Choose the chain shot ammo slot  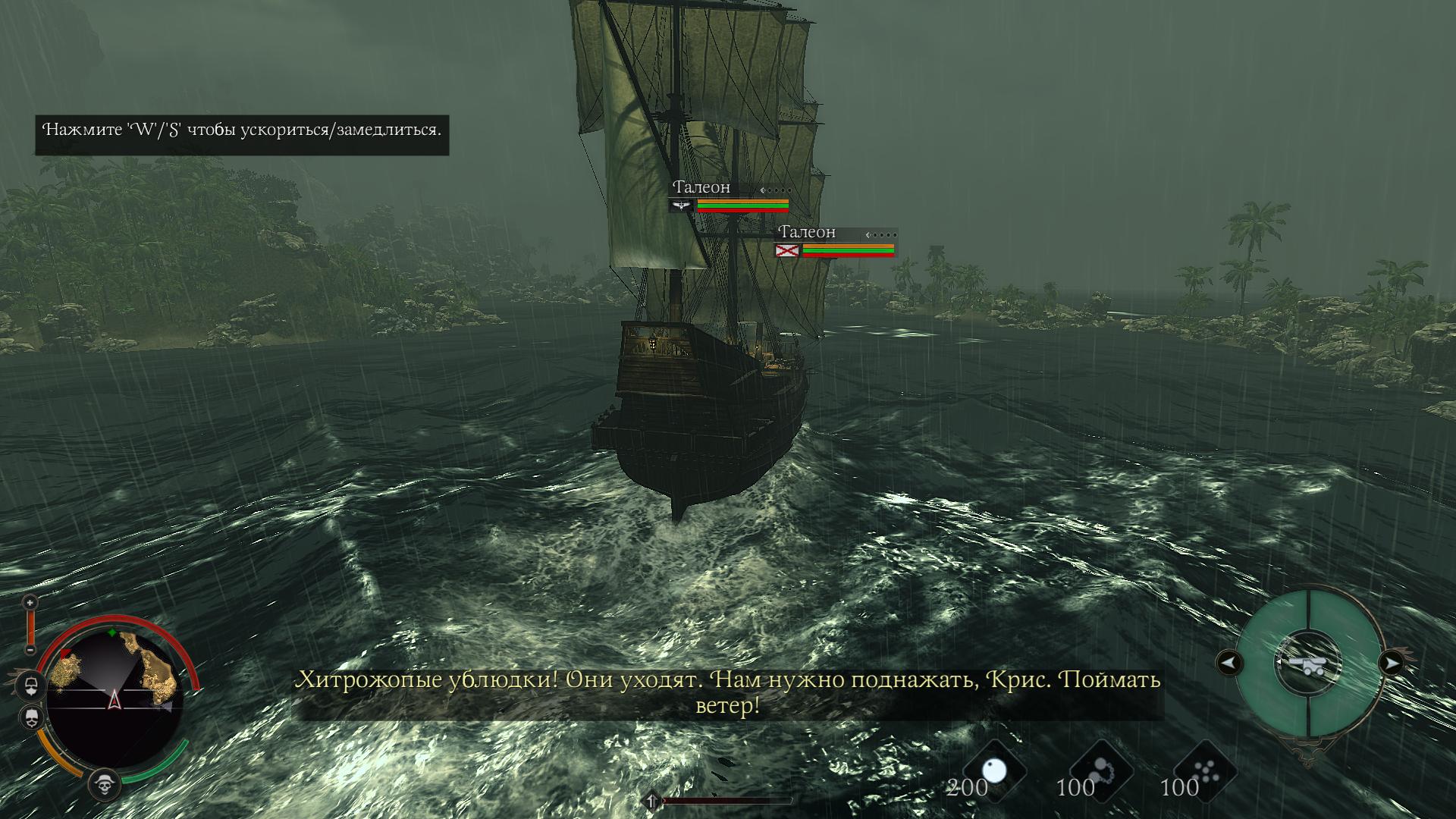pos(1100,770)
